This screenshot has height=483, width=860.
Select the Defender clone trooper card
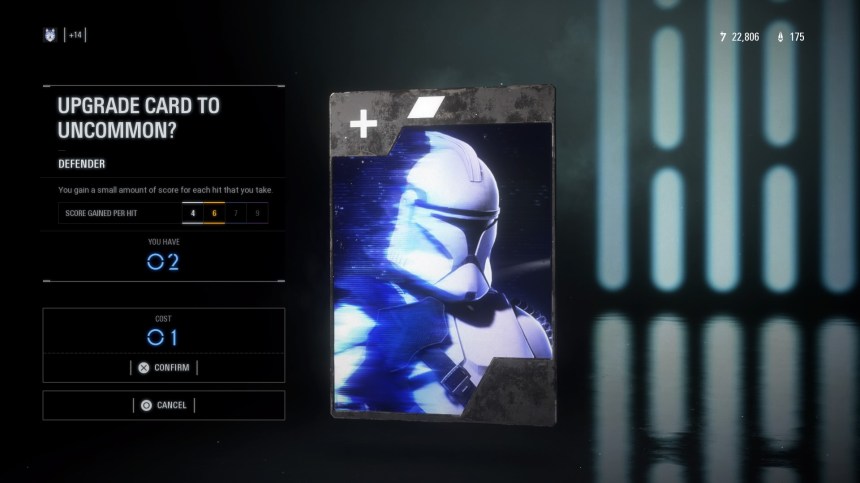click(x=441, y=254)
